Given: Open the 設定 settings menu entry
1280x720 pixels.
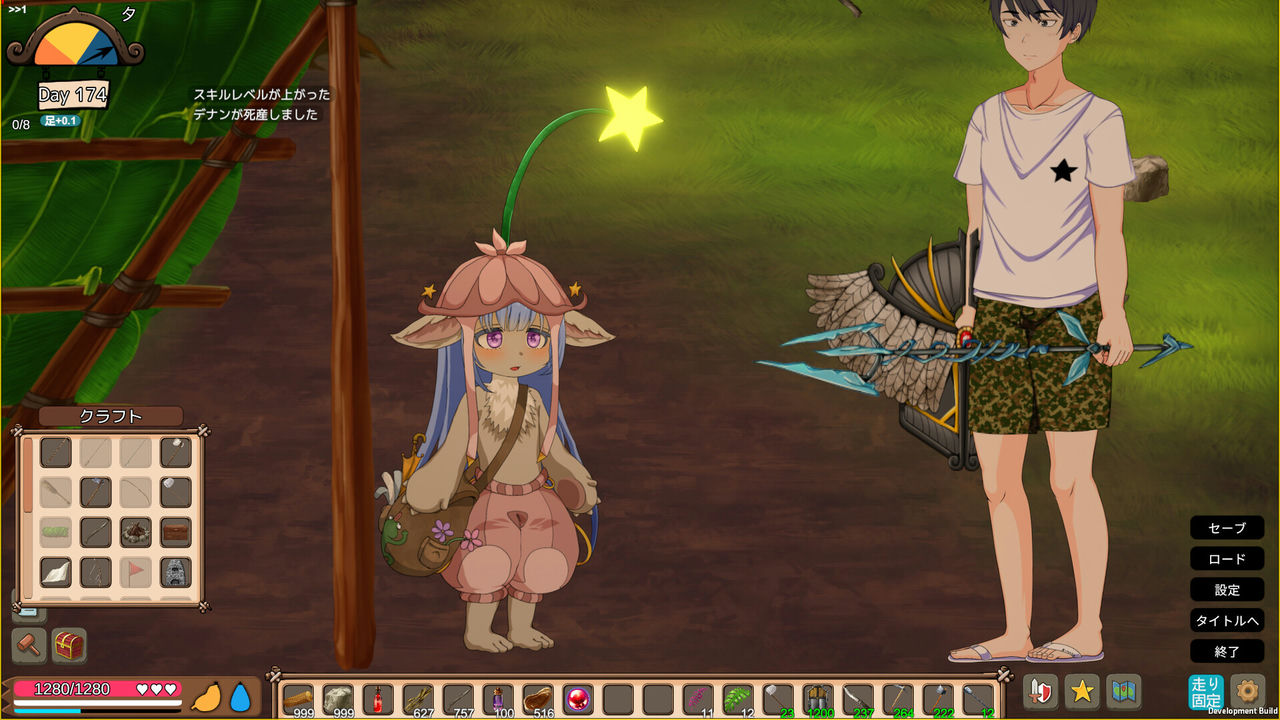Looking at the screenshot, I should coord(1227,590).
